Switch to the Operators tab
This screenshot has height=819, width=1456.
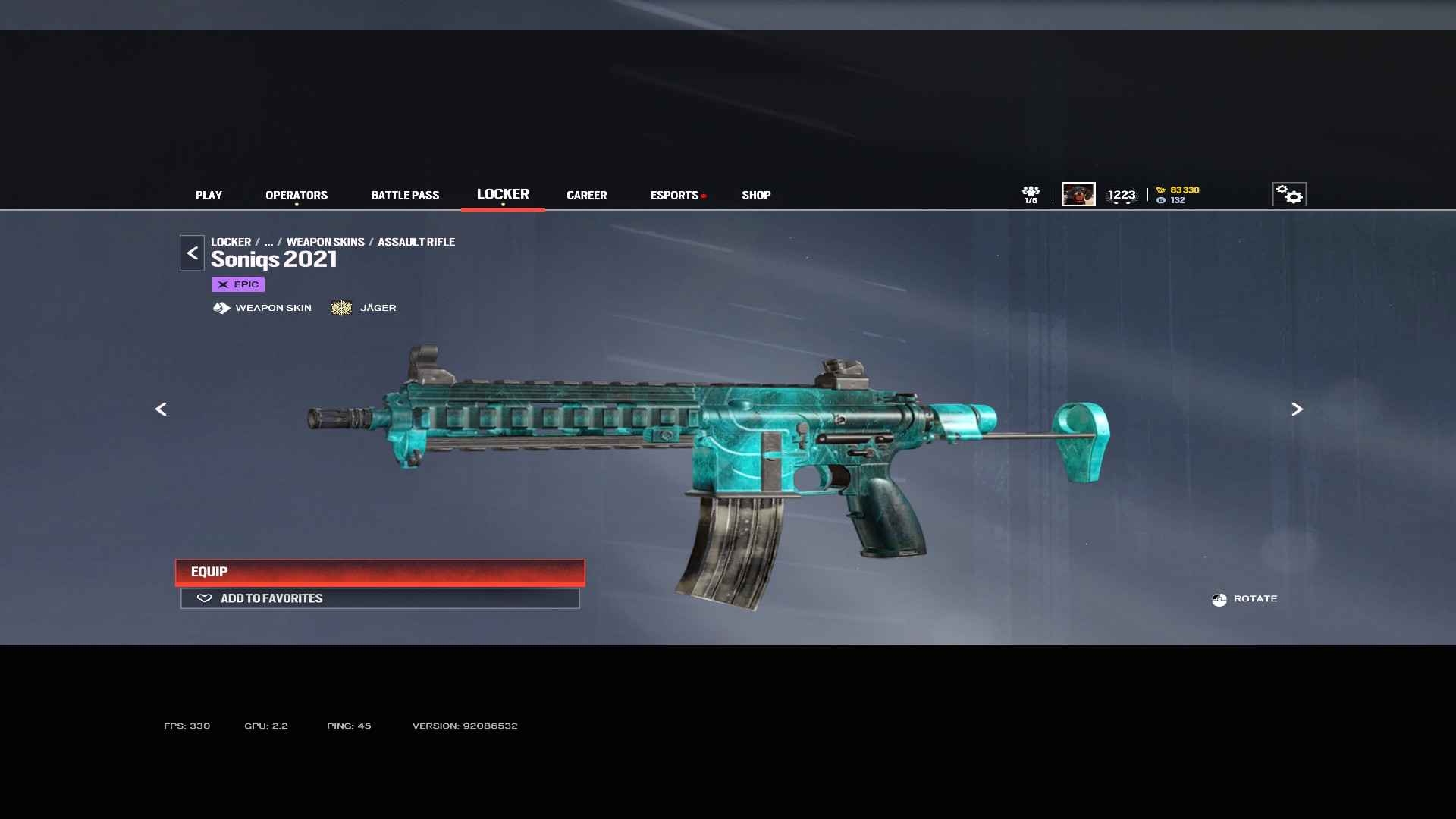pos(297,195)
